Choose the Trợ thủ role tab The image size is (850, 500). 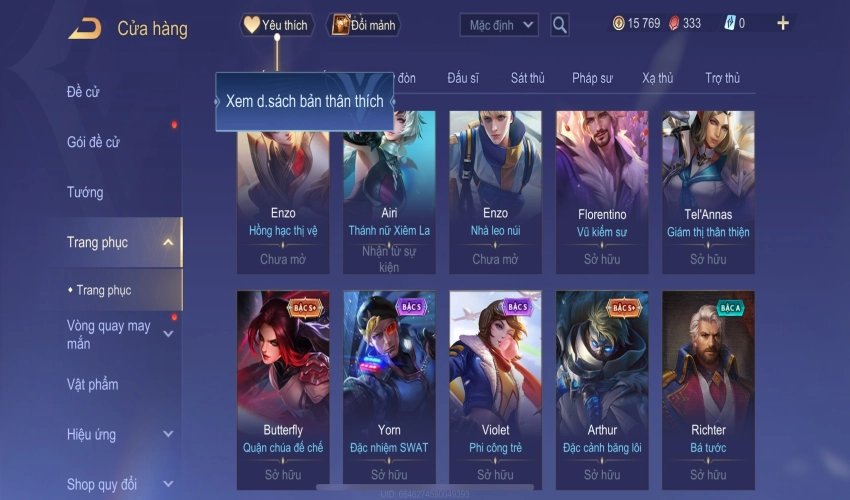pyautogui.click(x=722, y=78)
